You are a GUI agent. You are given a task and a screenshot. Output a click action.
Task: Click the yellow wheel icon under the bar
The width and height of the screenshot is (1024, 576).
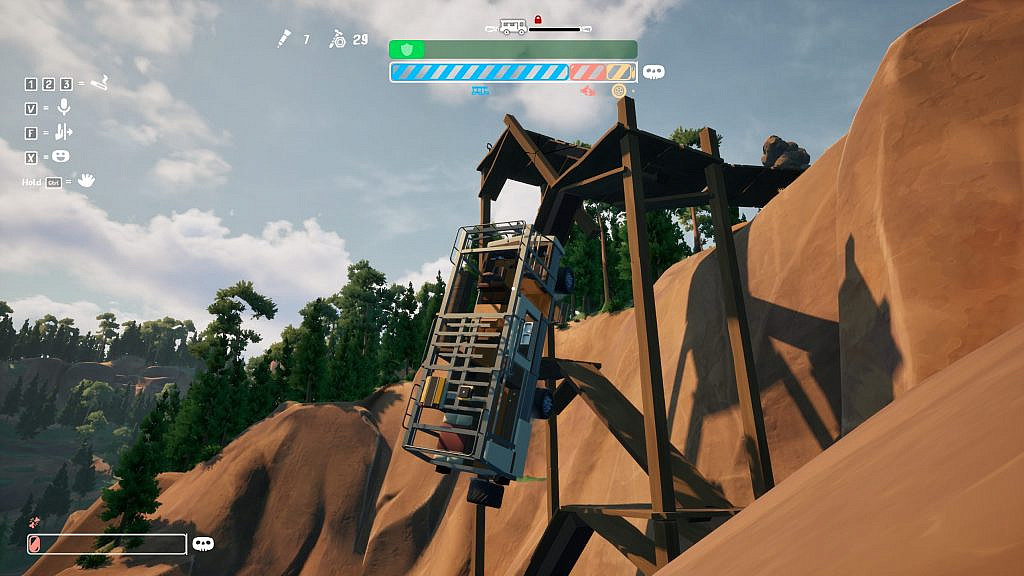(619, 91)
